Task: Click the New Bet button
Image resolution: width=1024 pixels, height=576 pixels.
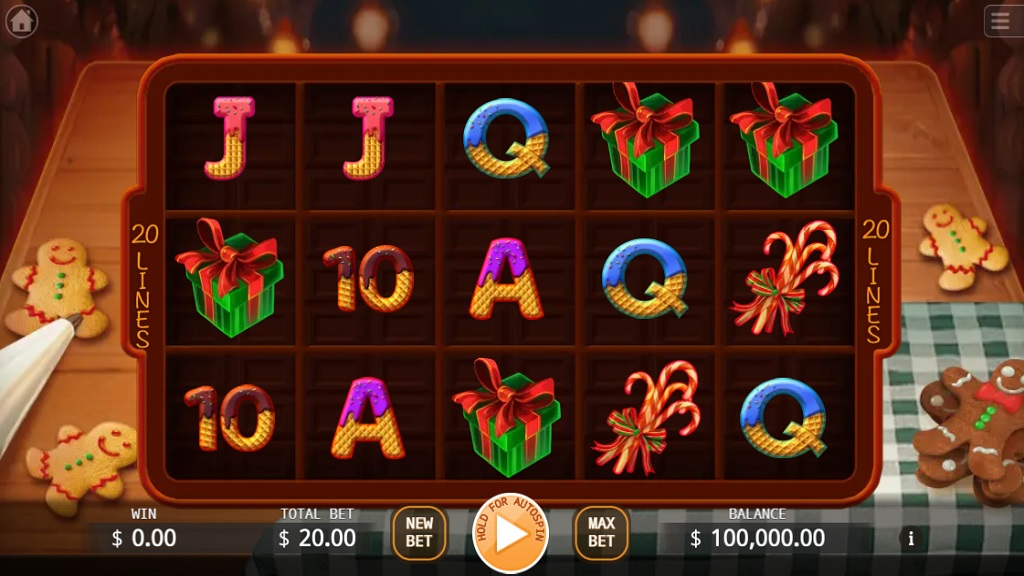Action: coord(419,533)
